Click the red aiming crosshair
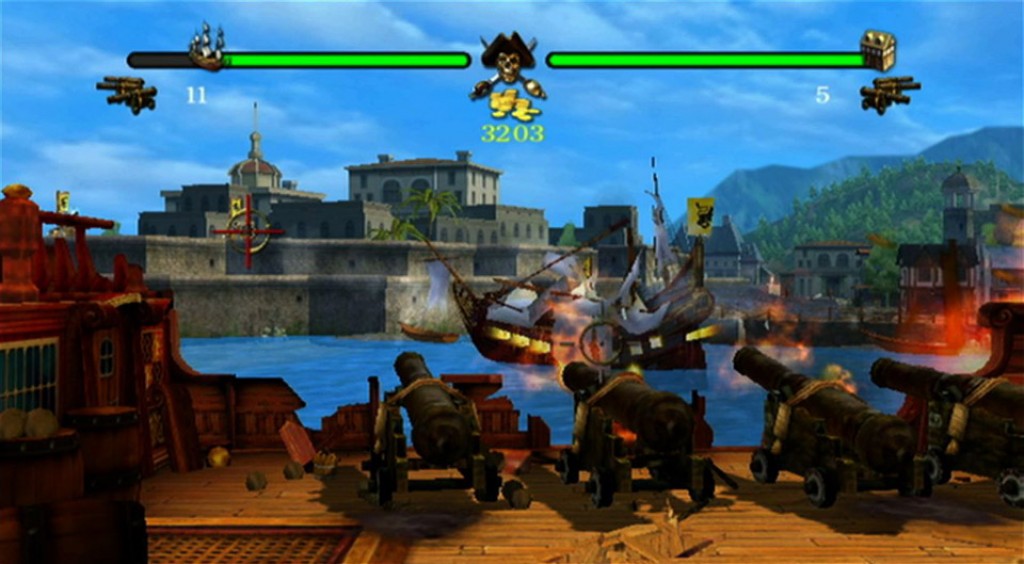The image size is (1024, 564). pyautogui.click(x=248, y=231)
